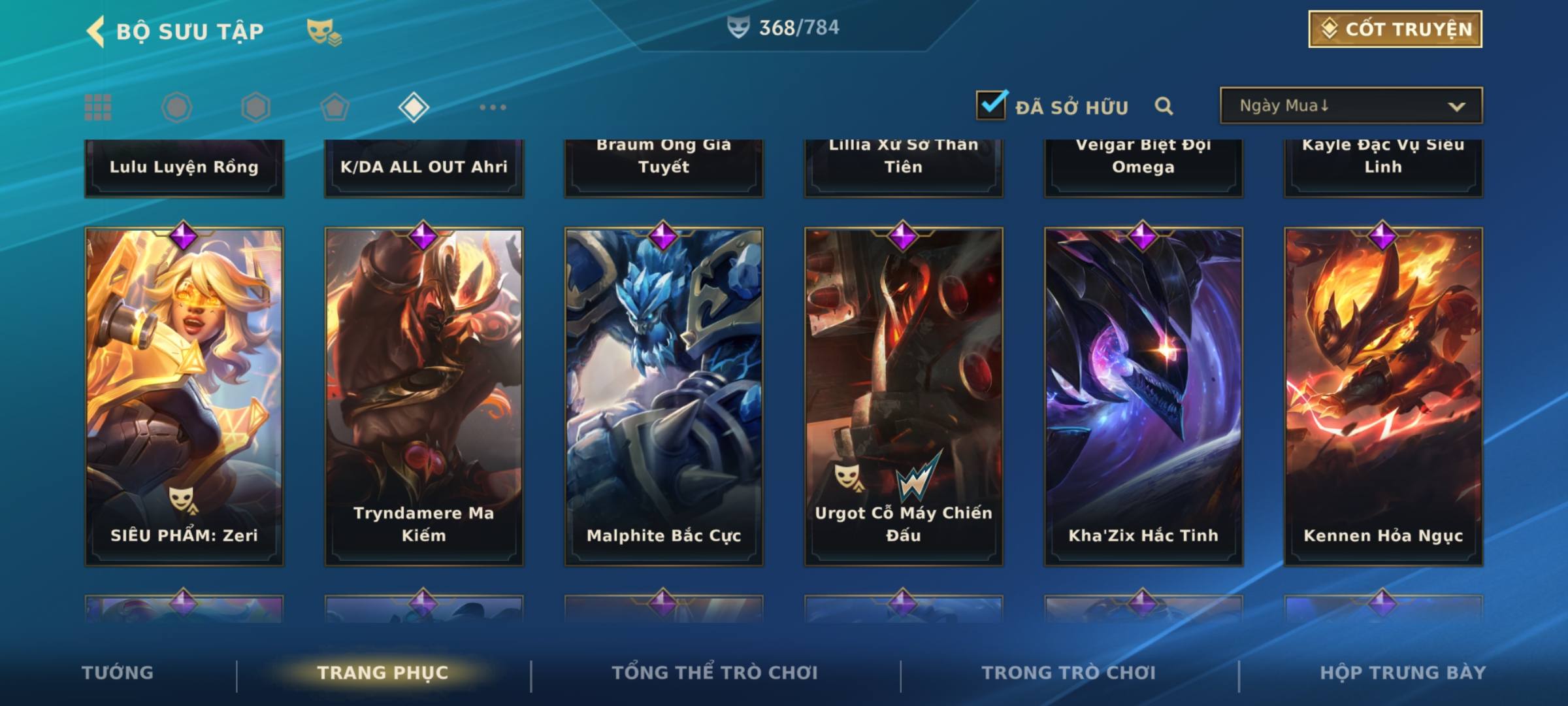This screenshot has height=706, width=1568.
Task: View the Kha'Zix Hắc Tinh skin
Action: 1143,396
